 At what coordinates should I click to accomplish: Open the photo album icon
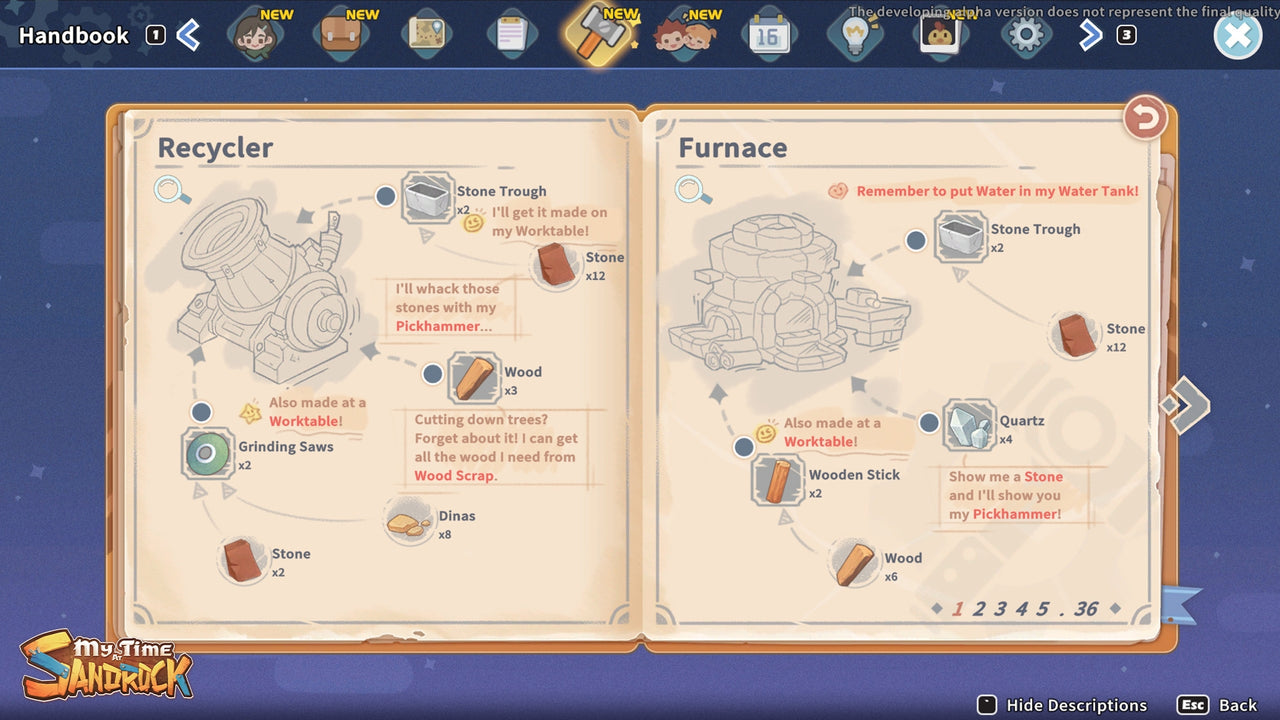[x=939, y=33]
